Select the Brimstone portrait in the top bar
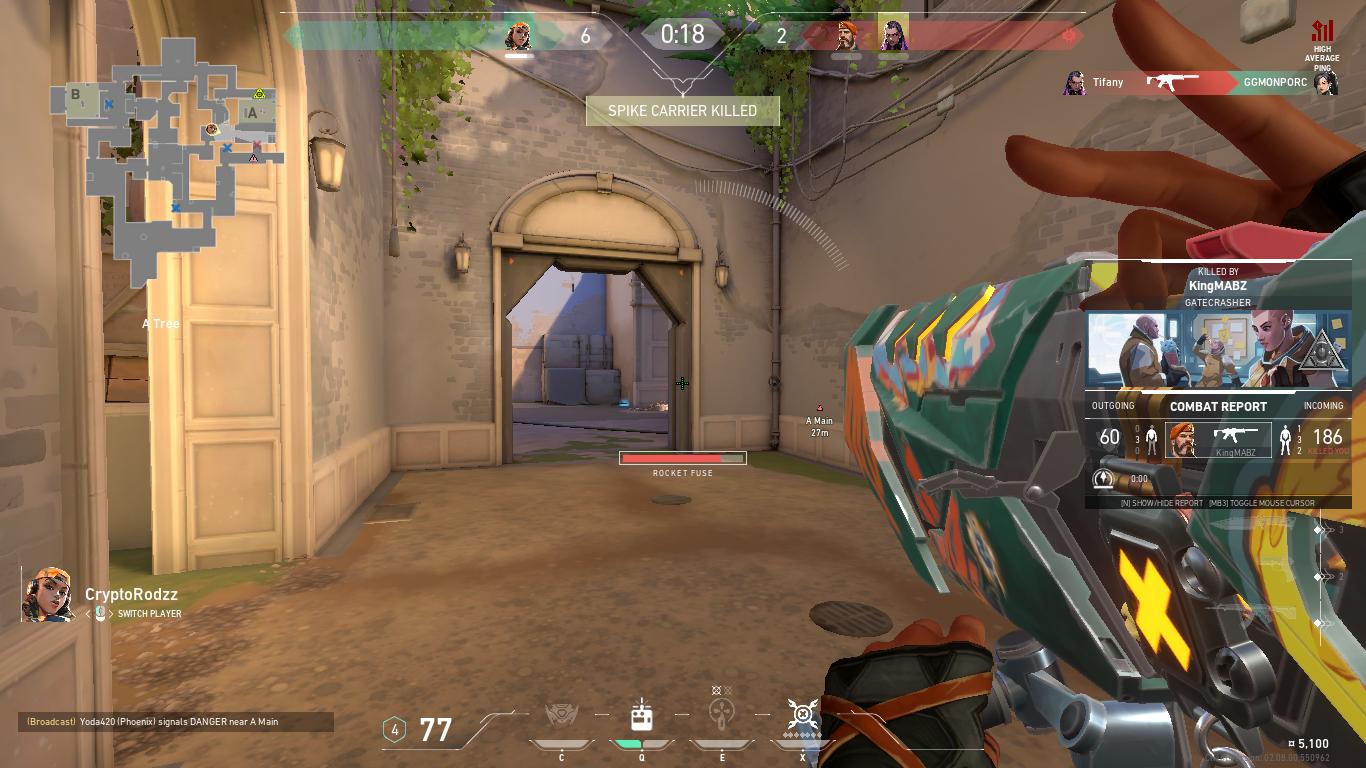 (x=847, y=36)
